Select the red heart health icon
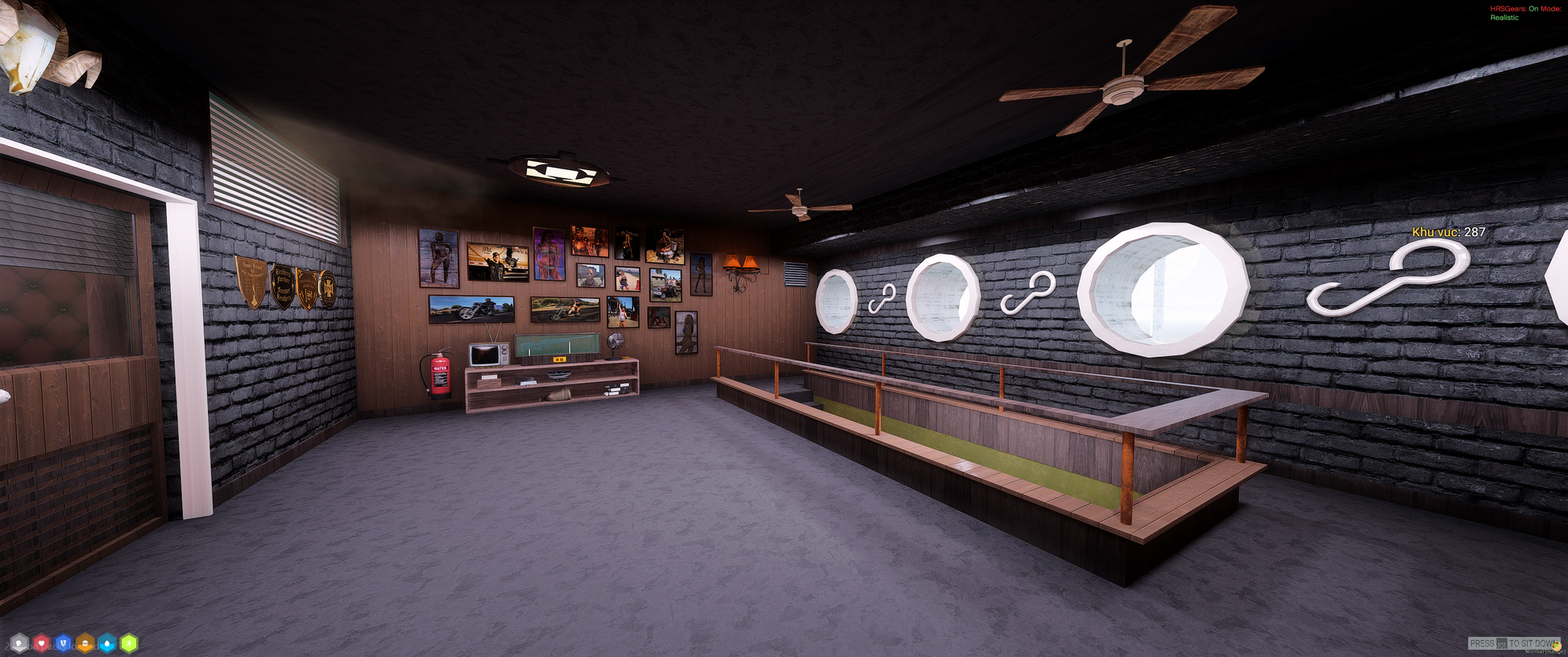The height and width of the screenshot is (657, 1568). tap(41, 643)
